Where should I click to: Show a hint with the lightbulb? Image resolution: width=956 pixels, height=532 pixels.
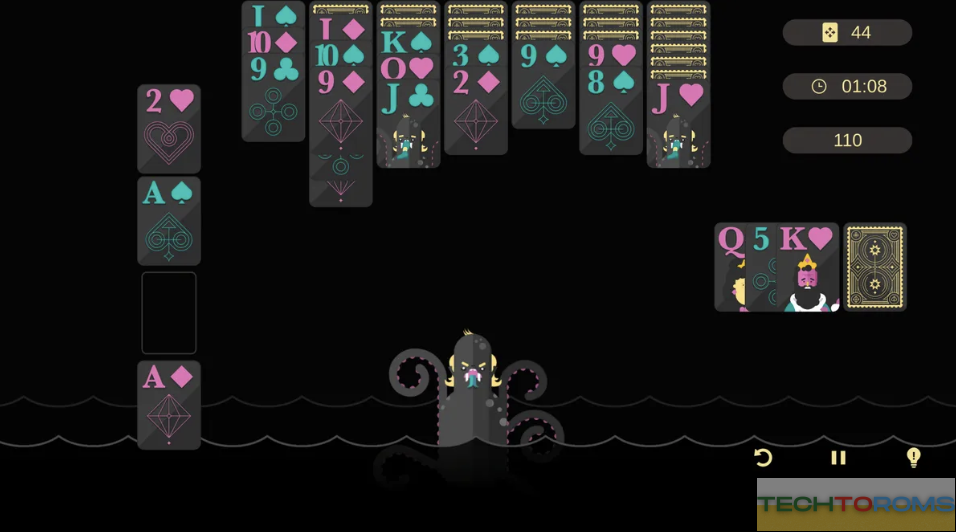(913, 458)
